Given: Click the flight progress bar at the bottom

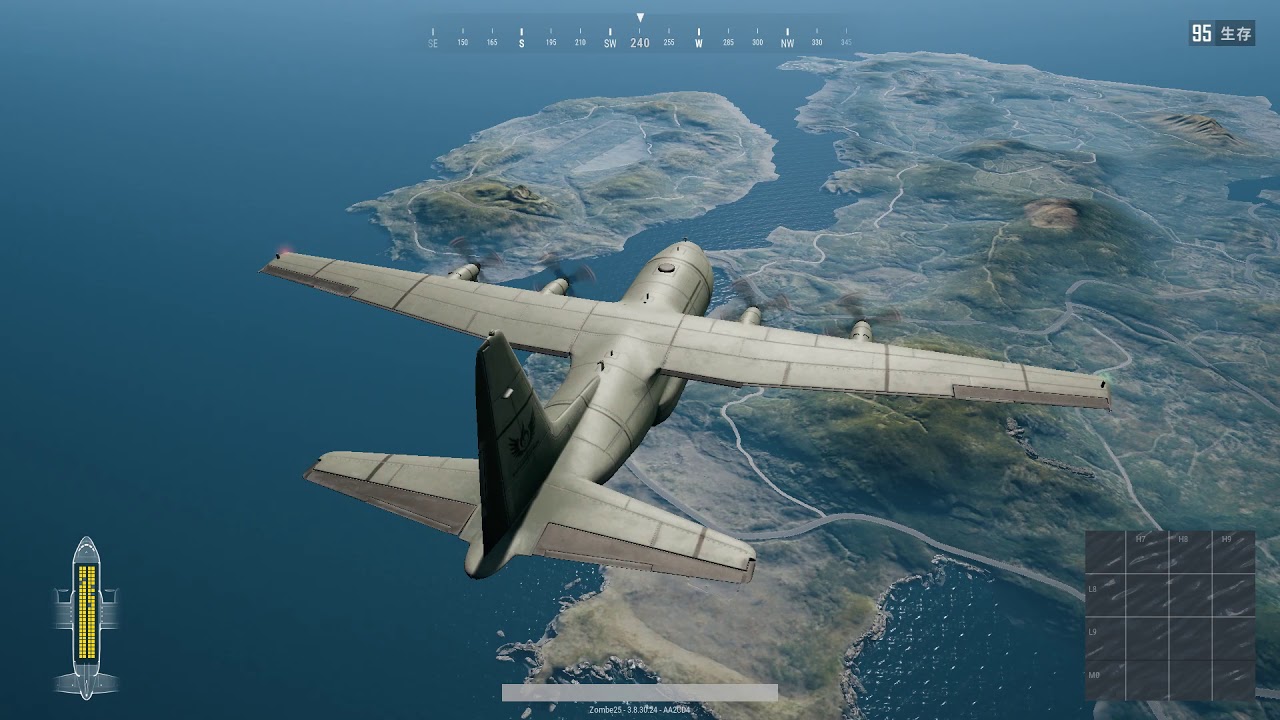Looking at the screenshot, I should coord(640,691).
